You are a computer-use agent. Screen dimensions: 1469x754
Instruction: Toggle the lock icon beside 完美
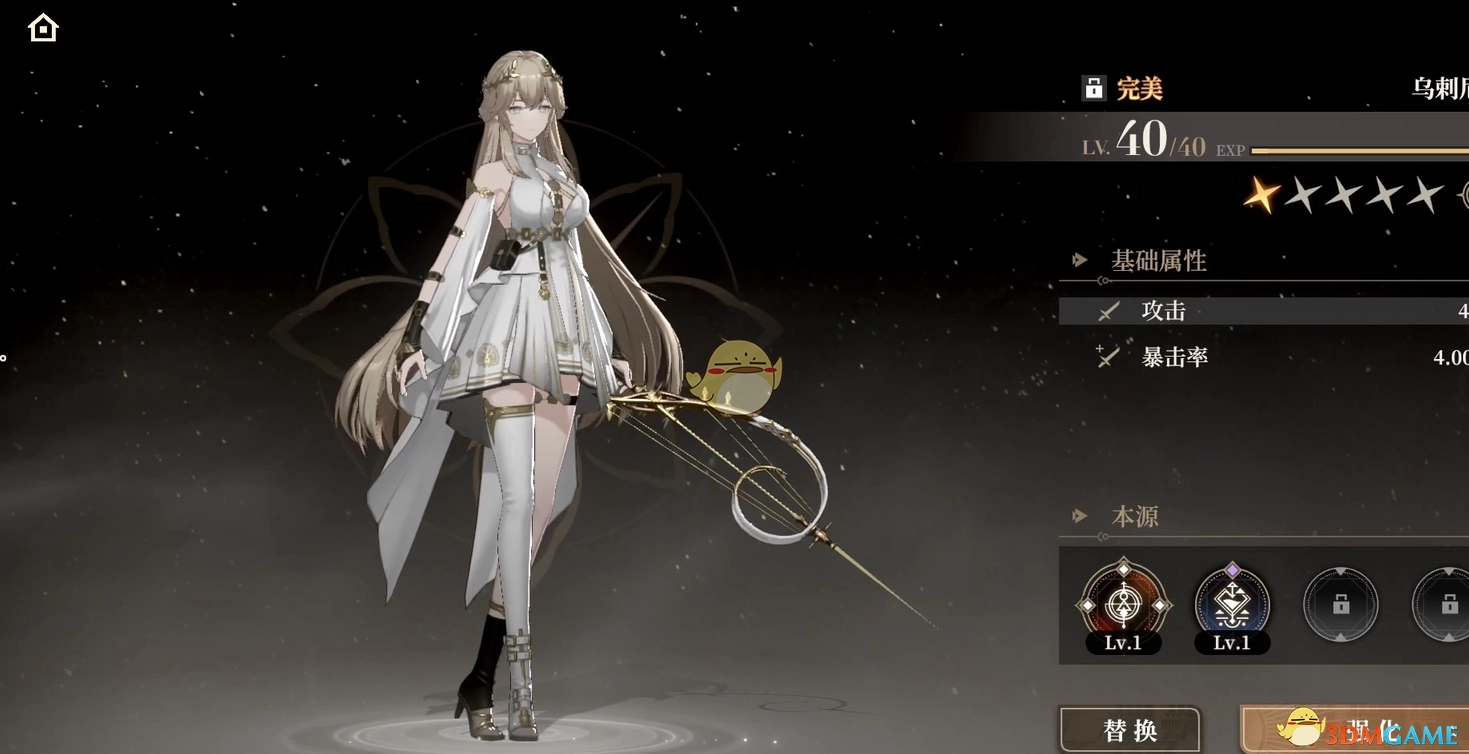(1093, 88)
